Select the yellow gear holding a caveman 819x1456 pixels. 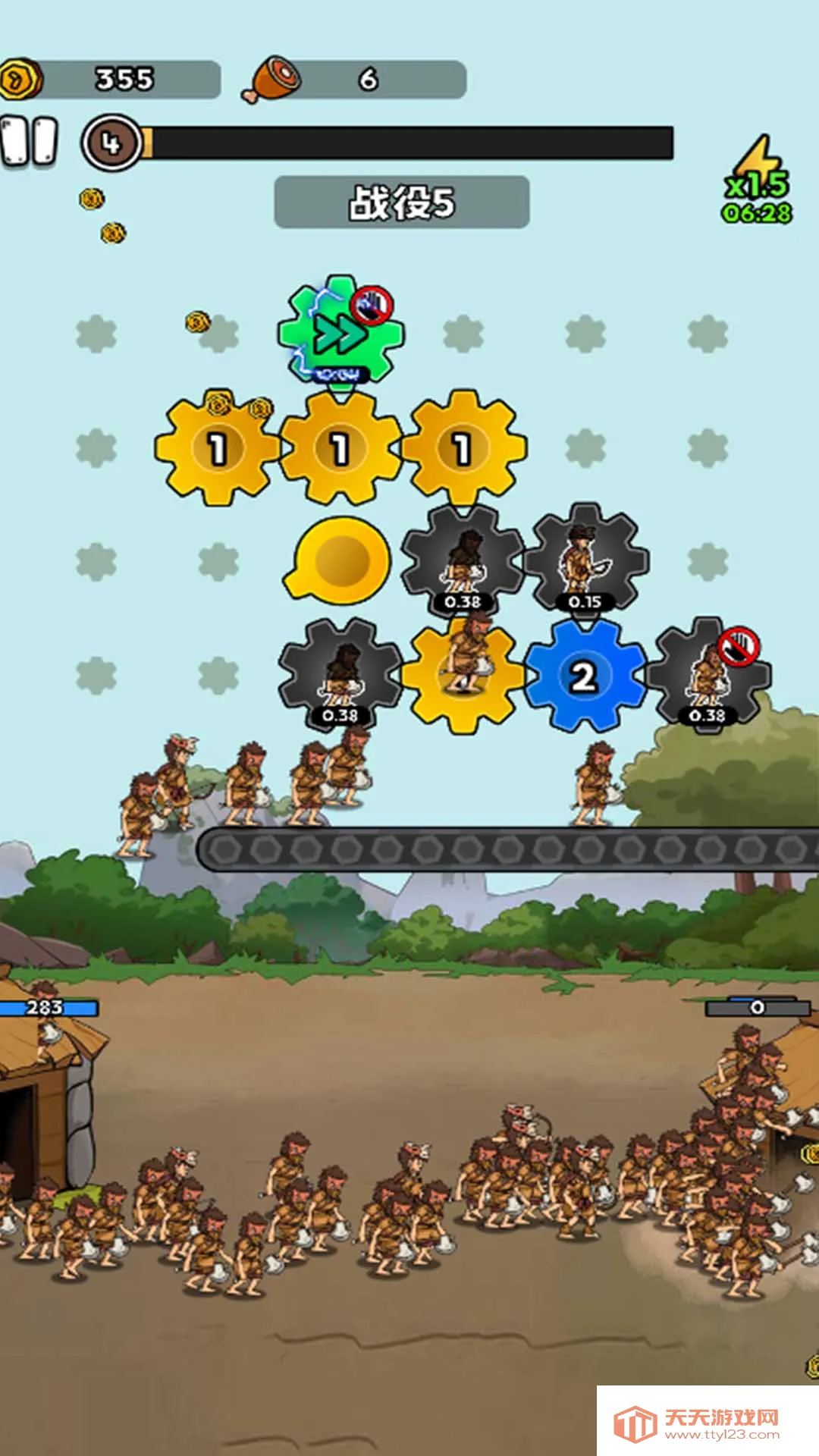tap(463, 673)
